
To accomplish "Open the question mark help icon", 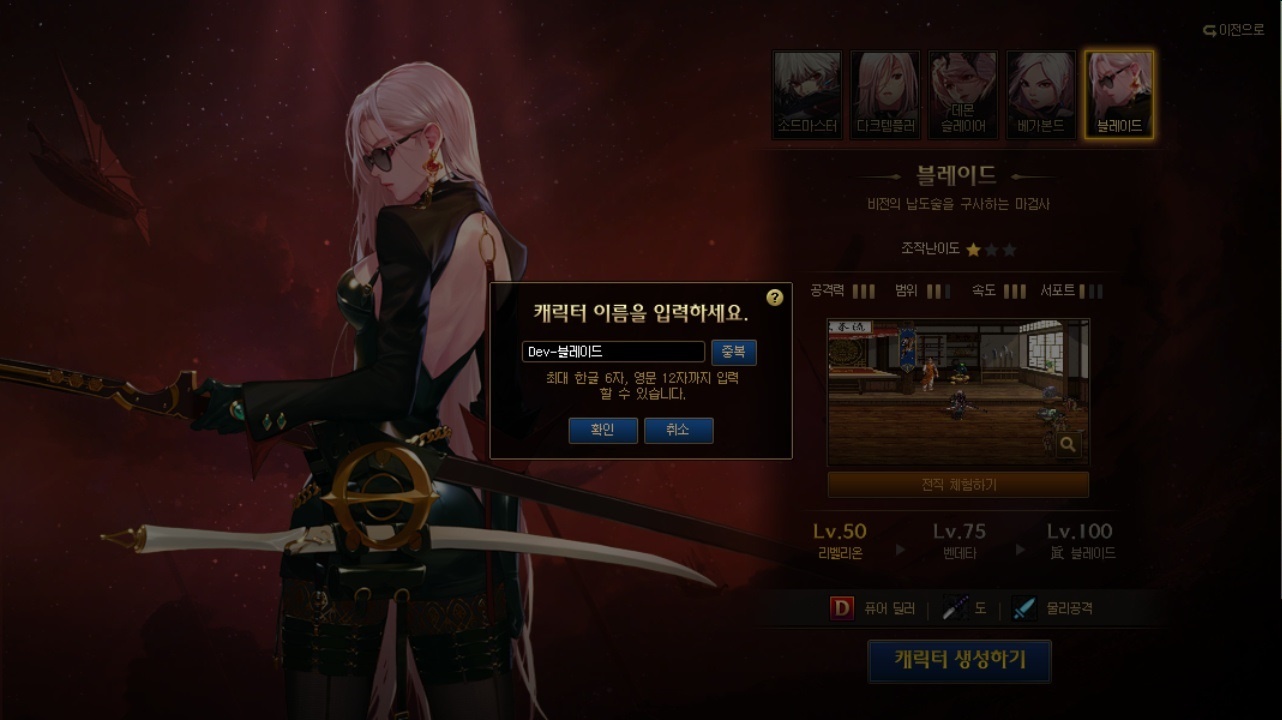I will pos(774,298).
